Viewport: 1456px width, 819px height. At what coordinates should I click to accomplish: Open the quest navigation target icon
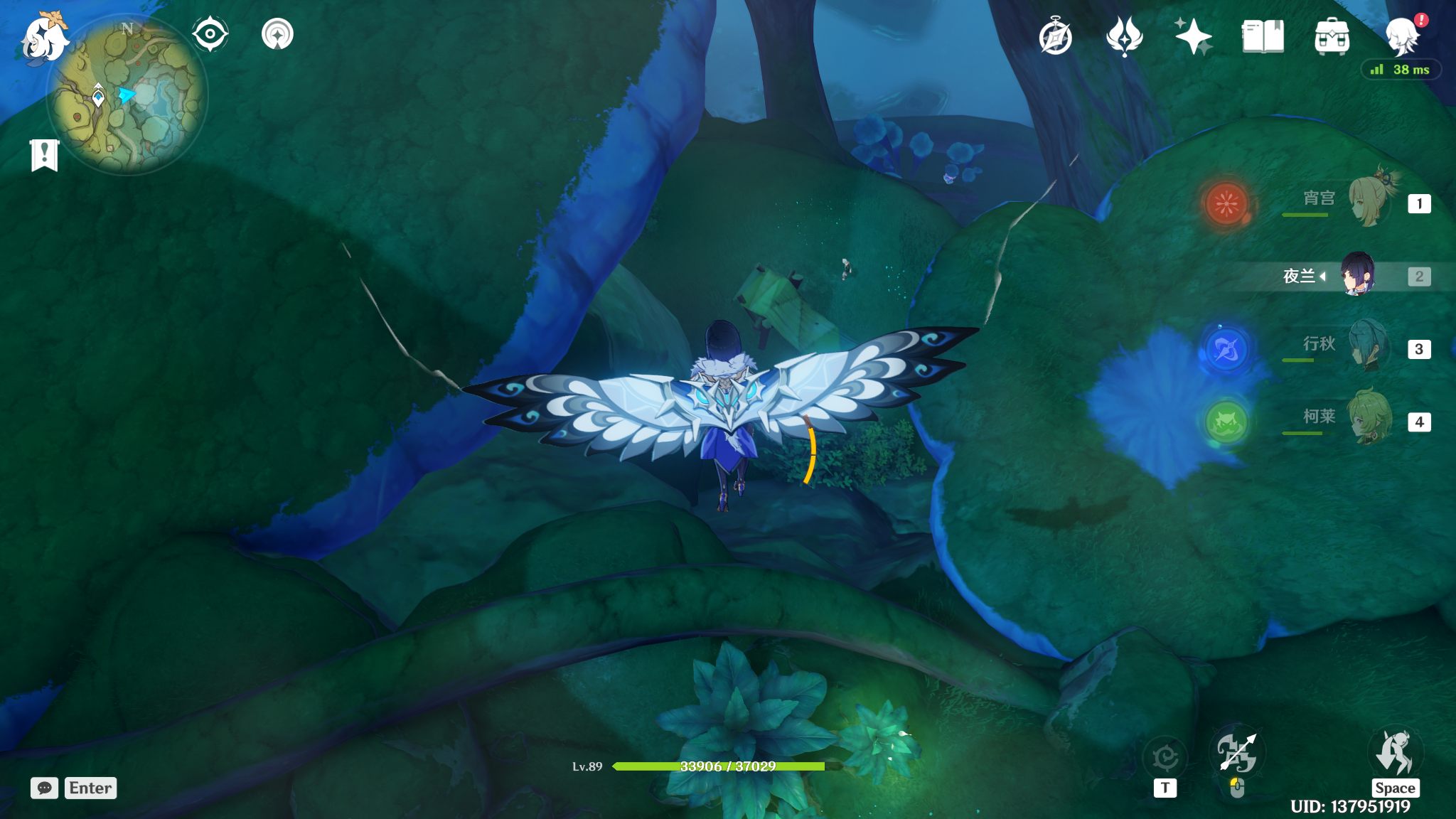pos(277,34)
